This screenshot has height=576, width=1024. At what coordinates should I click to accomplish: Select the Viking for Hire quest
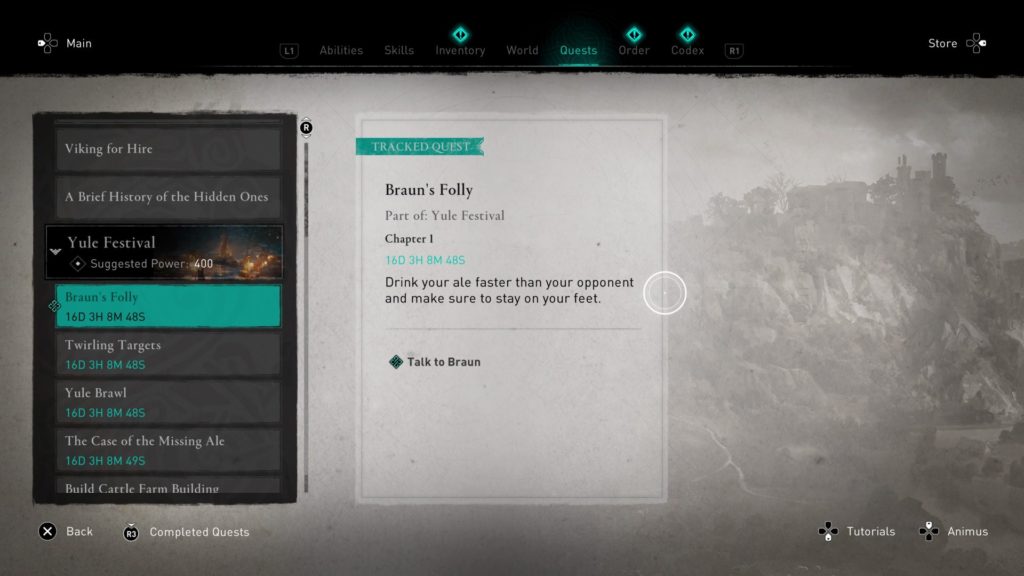(x=166, y=149)
